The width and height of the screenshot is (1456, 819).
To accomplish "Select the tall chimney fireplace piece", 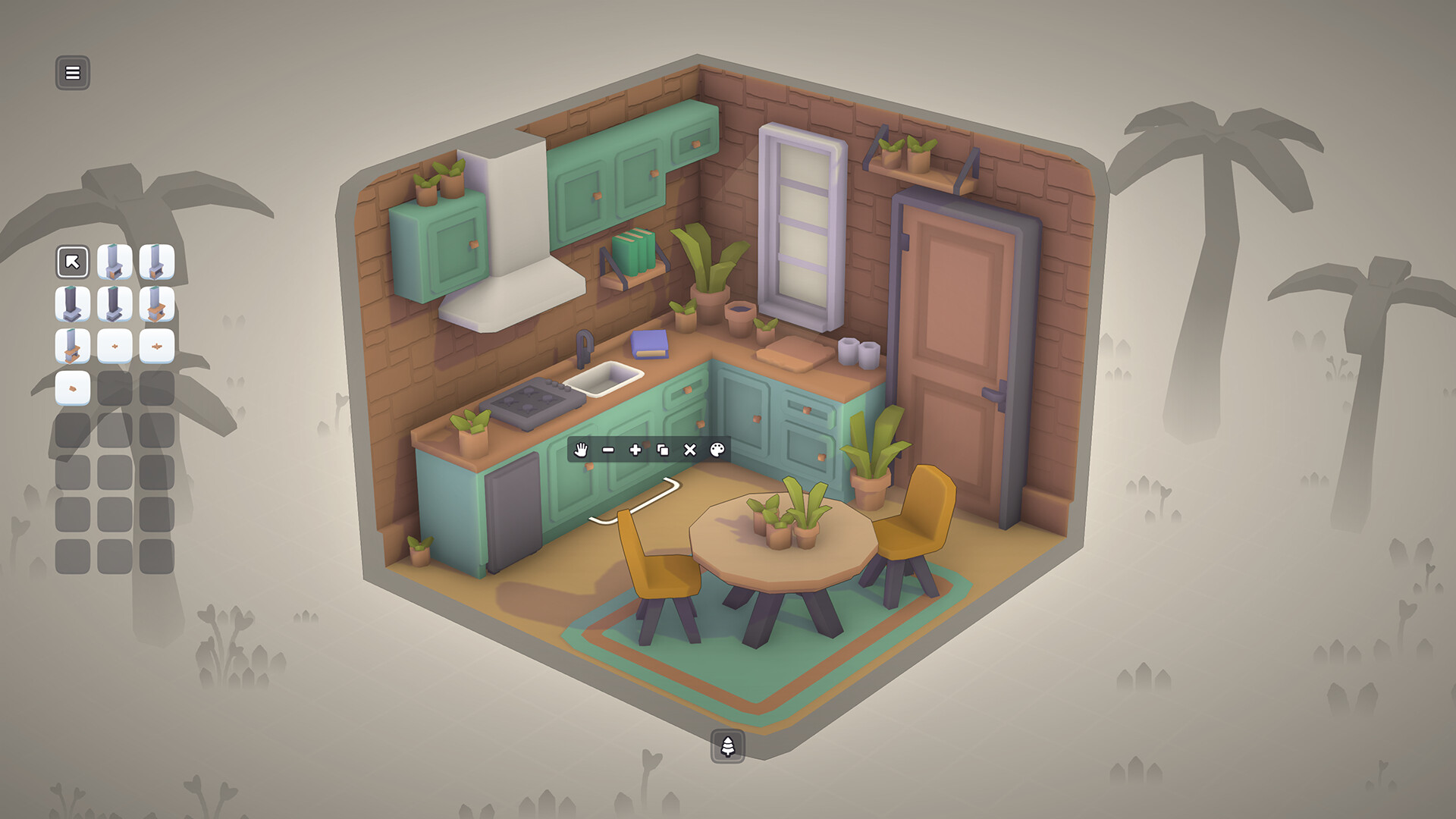I will pos(116,262).
